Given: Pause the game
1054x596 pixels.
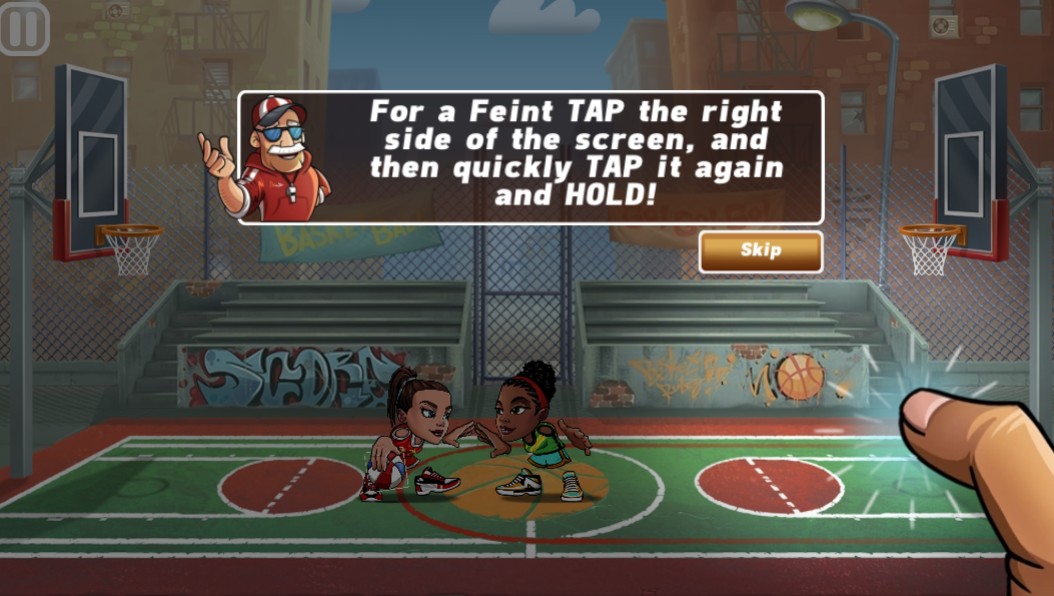Looking at the screenshot, I should click(24, 29).
